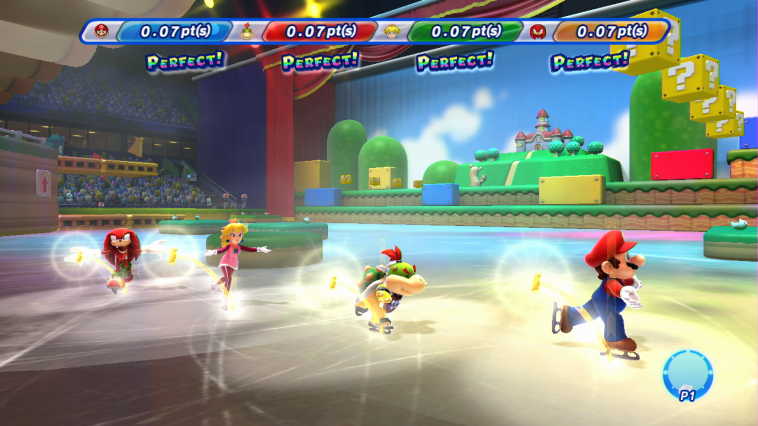758x426 pixels.
Task: Select Bowser Jr.'s portrait icon in the score bar
Action: [246, 31]
